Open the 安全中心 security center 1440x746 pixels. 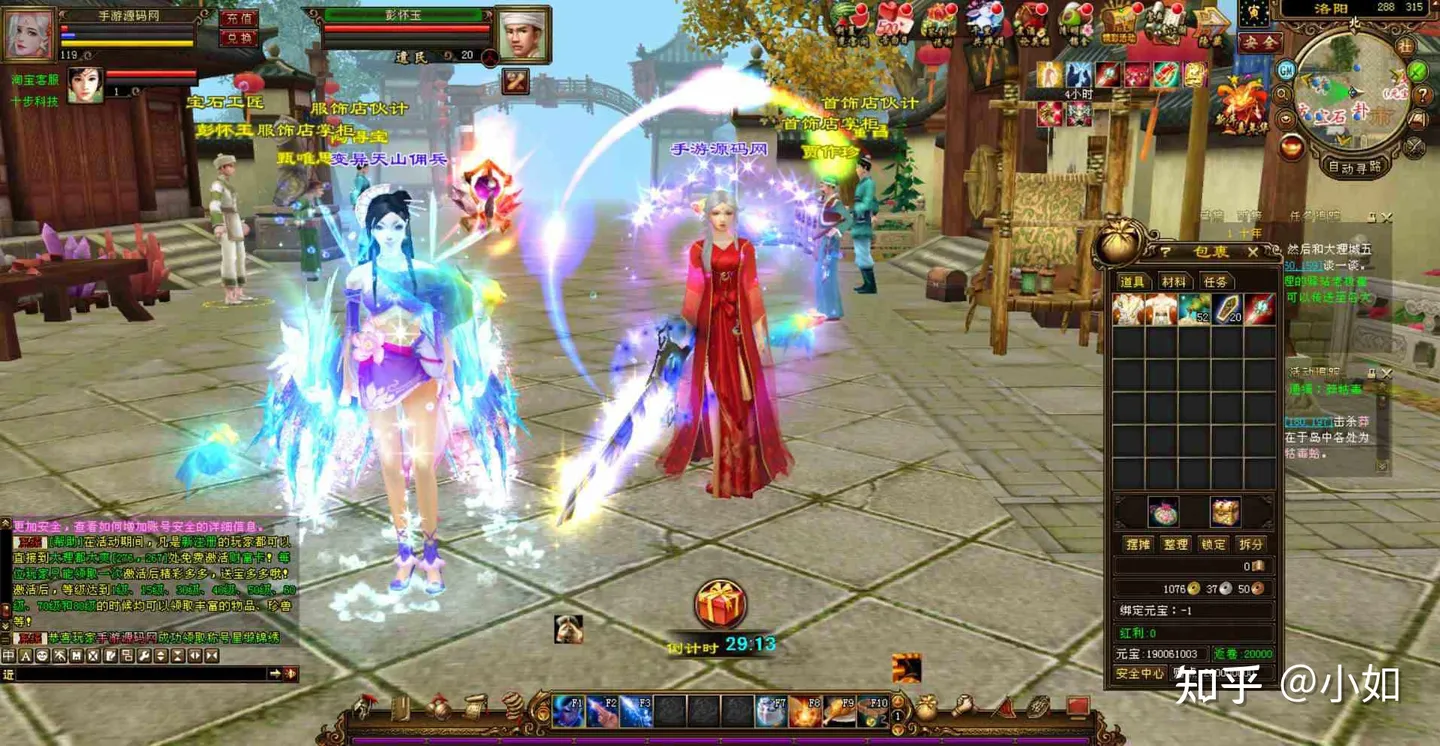coord(1140,674)
